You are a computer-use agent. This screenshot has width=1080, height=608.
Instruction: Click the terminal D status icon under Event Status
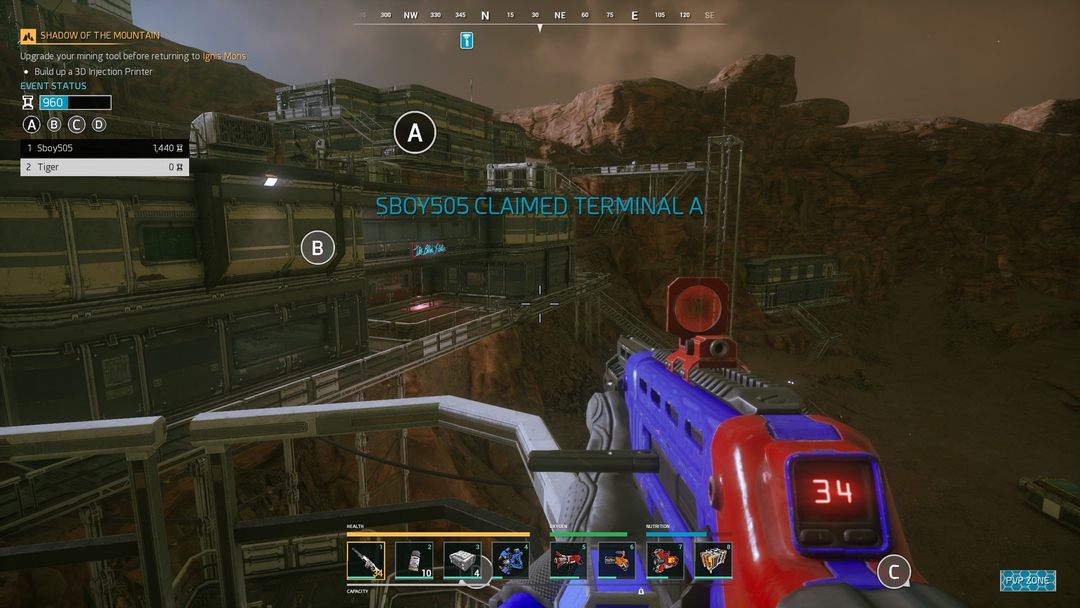click(x=98, y=125)
